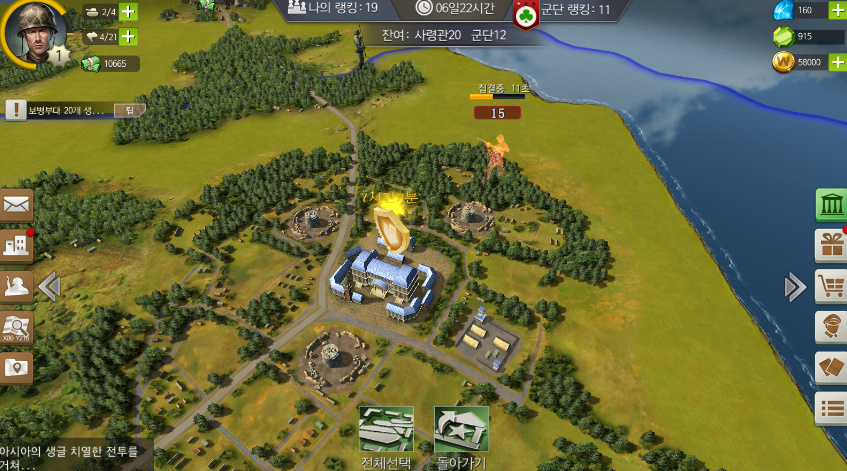The width and height of the screenshot is (847, 471).
Task: Open the map coordinate search
Action: pyautogui.click(x=17, y=327)
